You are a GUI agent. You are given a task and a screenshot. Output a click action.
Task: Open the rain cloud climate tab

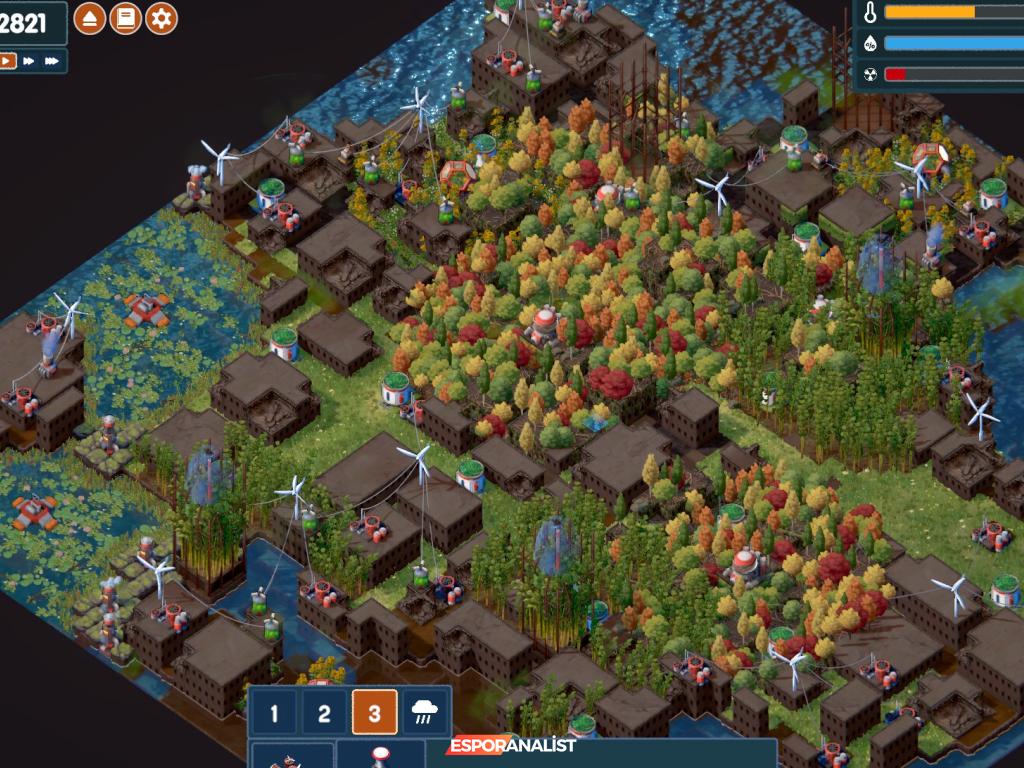tap(424, 714)
